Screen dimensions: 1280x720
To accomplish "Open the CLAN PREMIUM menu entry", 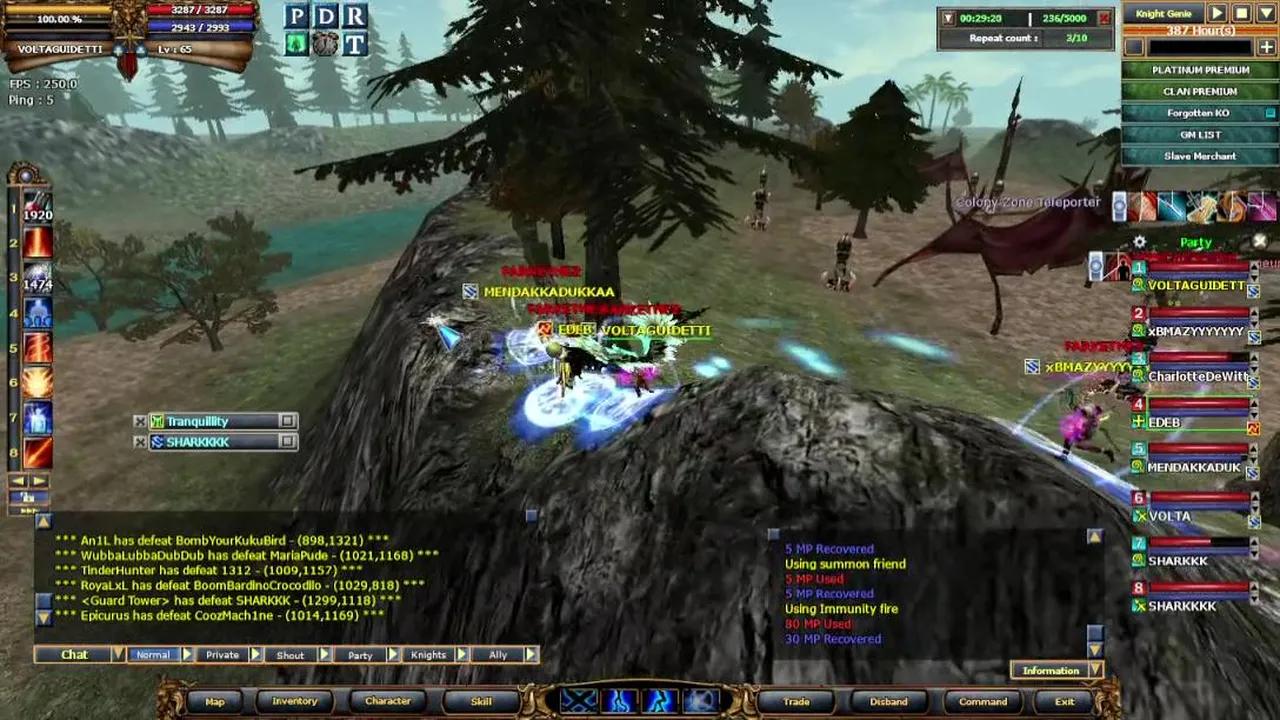I will click(x=1200, y=92).
